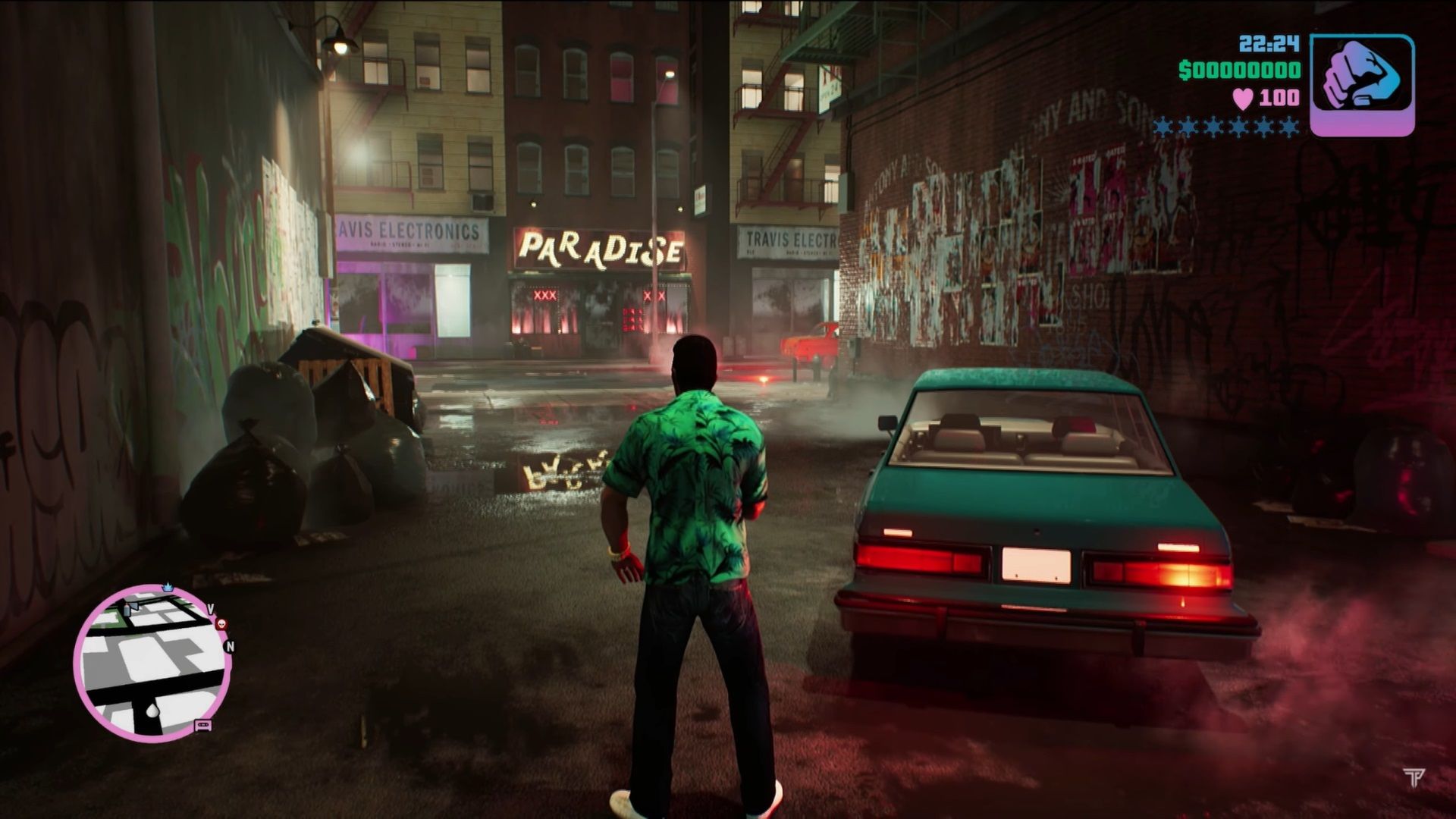The image size is (1456, 819).
Task: Click the blue crown icon atop the minimap
Action: point(168,587)
